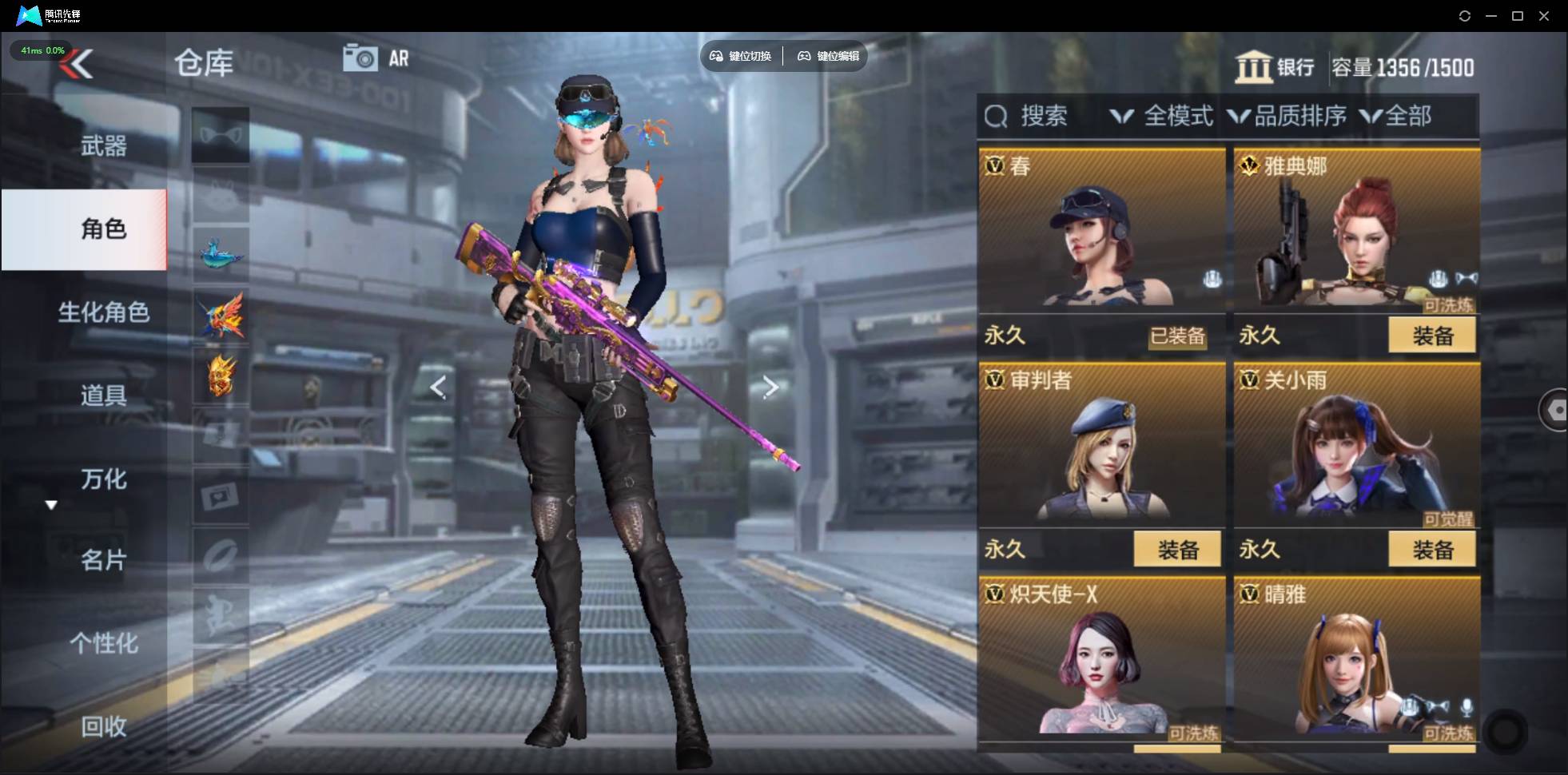
Task: Open the 个性化 tab
Action: [x=103, y=643]
